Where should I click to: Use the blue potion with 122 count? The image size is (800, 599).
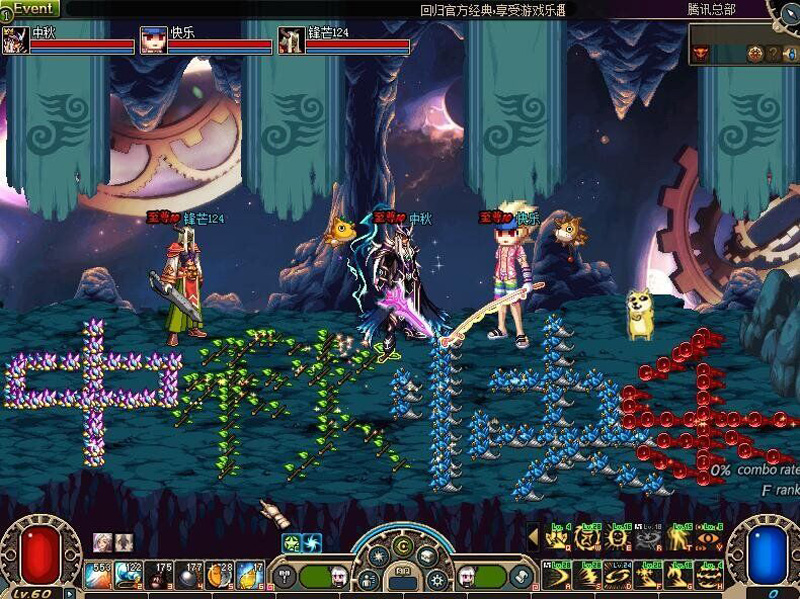point(130,574)
